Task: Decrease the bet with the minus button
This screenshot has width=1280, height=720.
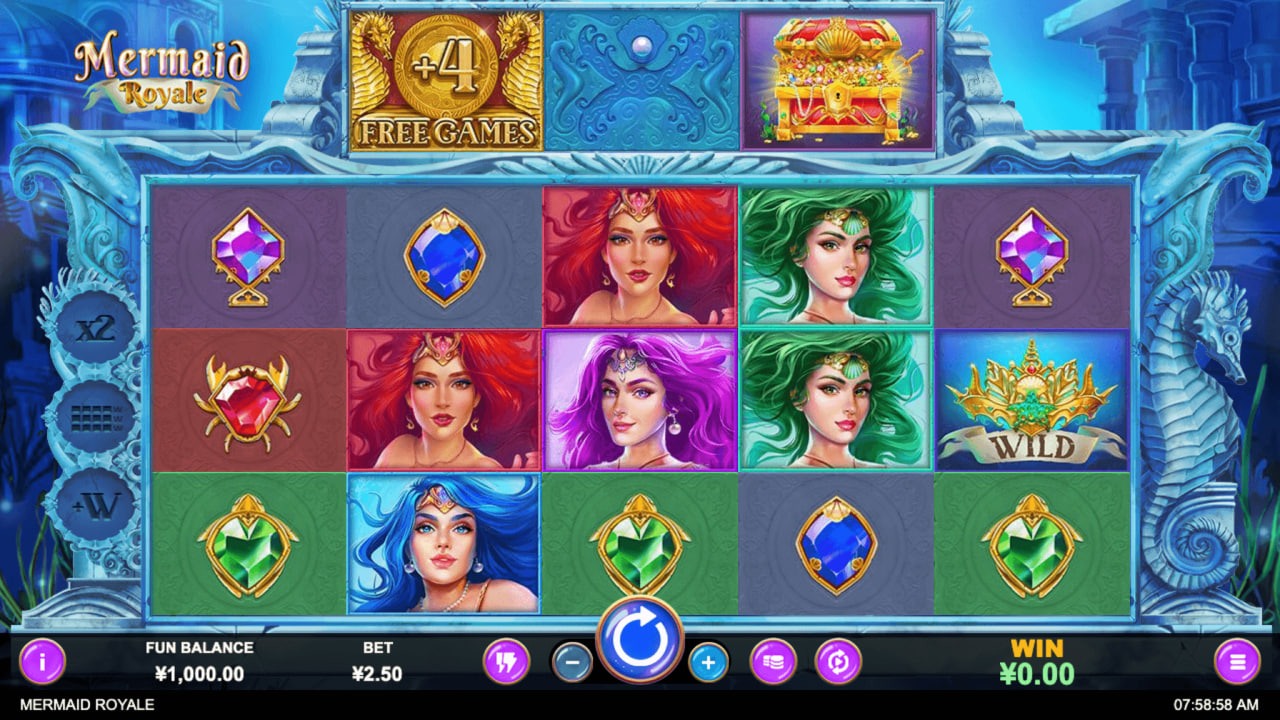Action: [573, 663]
